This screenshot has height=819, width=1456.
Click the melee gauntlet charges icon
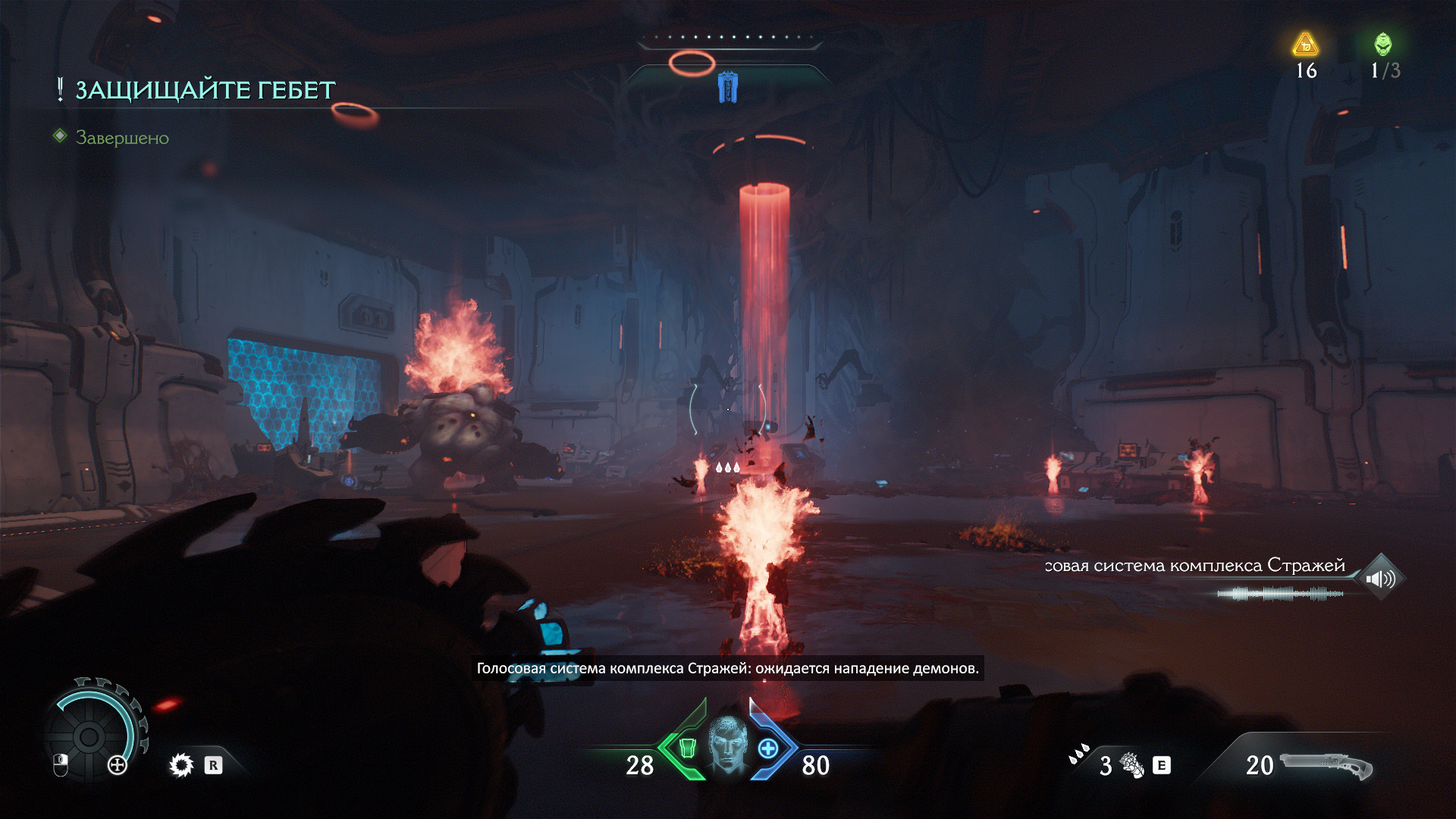[1131, 765]
